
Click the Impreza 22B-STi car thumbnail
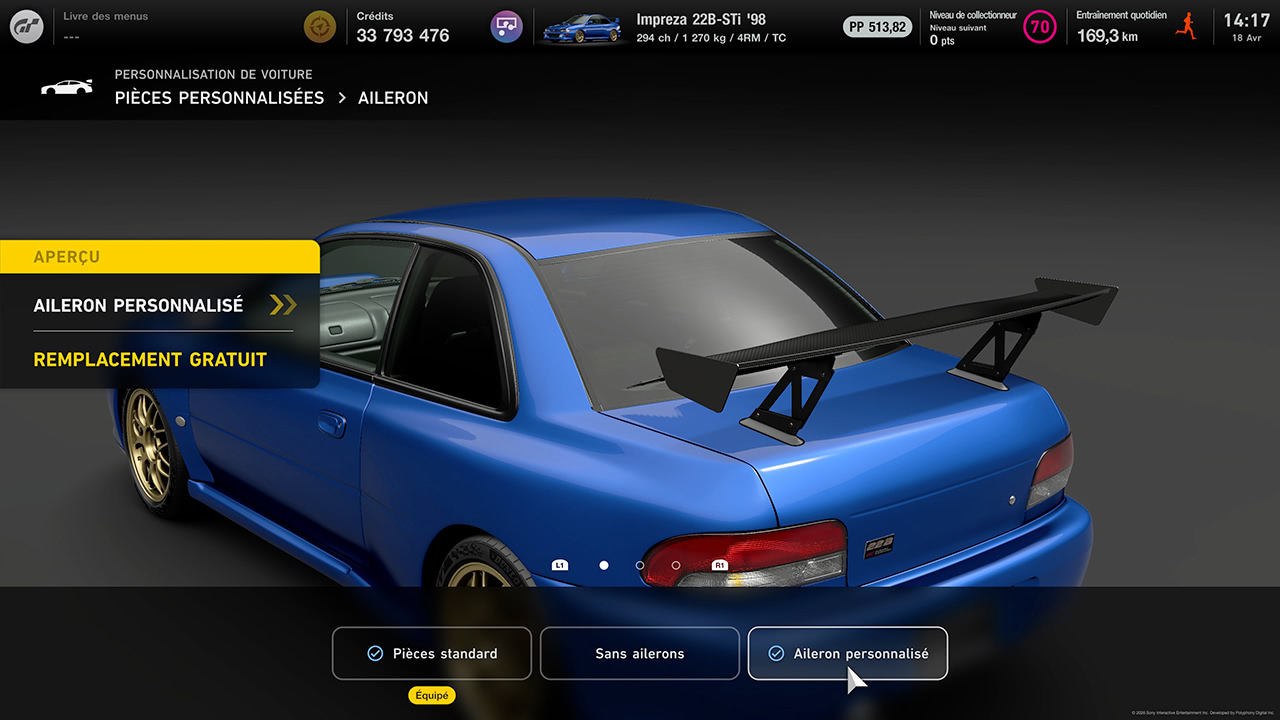[x=581, y=28]
